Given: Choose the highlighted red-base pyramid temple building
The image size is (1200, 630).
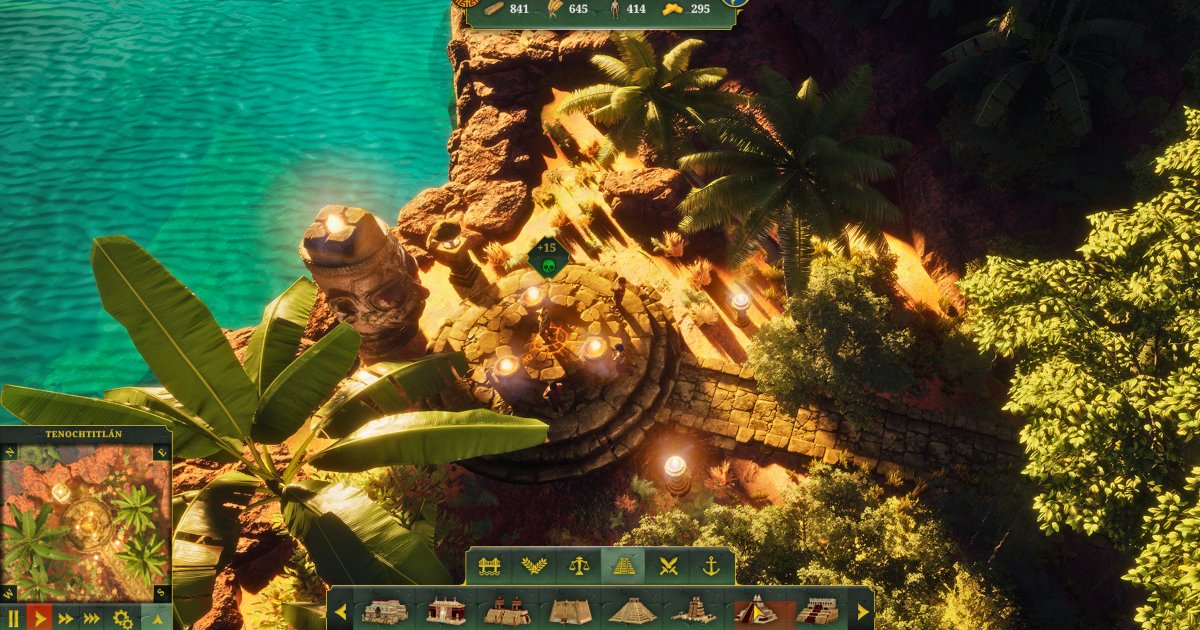Looking at the screenshot, I should (757, 611).
